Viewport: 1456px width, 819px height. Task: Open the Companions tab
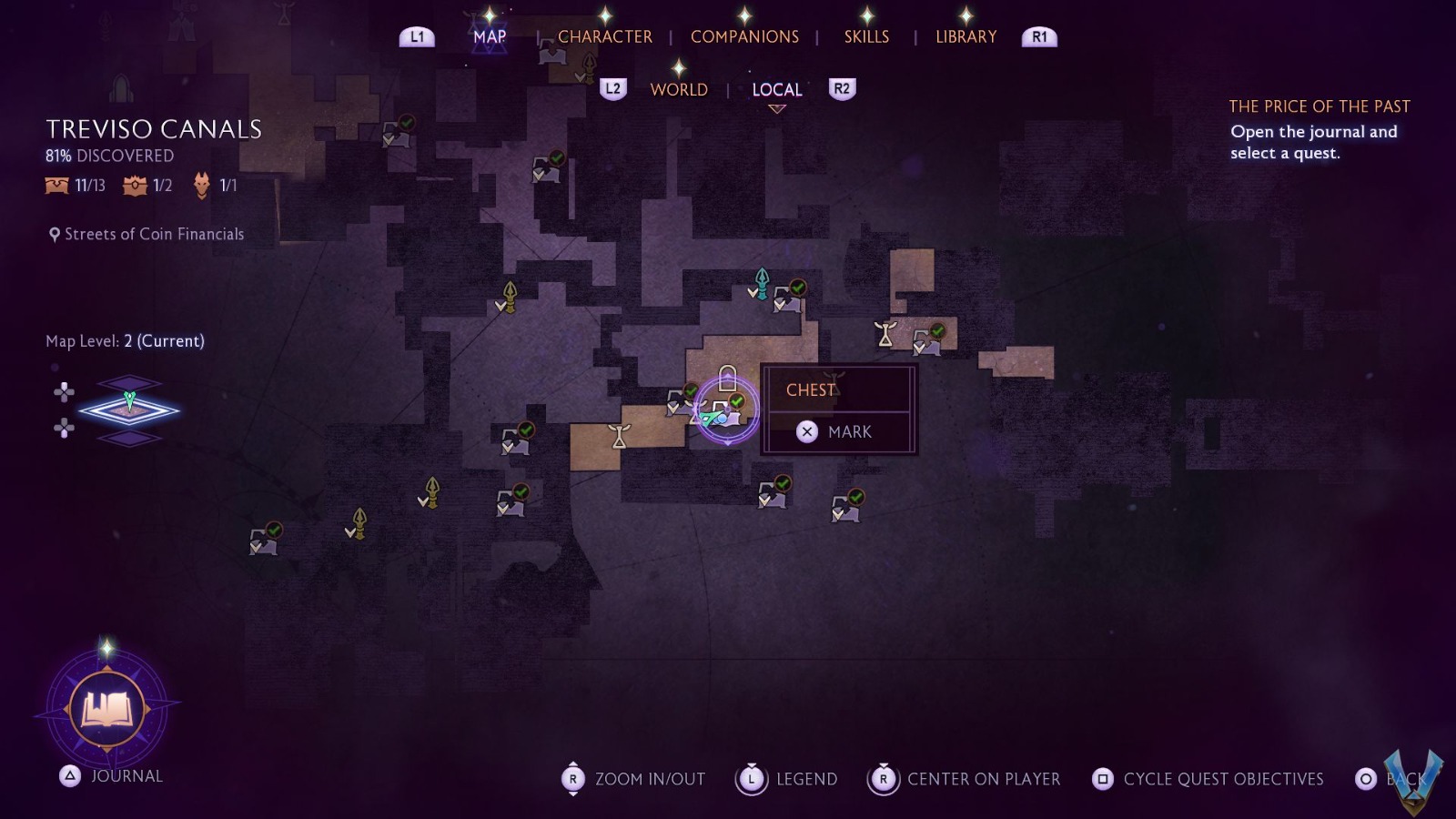[744, 37]
